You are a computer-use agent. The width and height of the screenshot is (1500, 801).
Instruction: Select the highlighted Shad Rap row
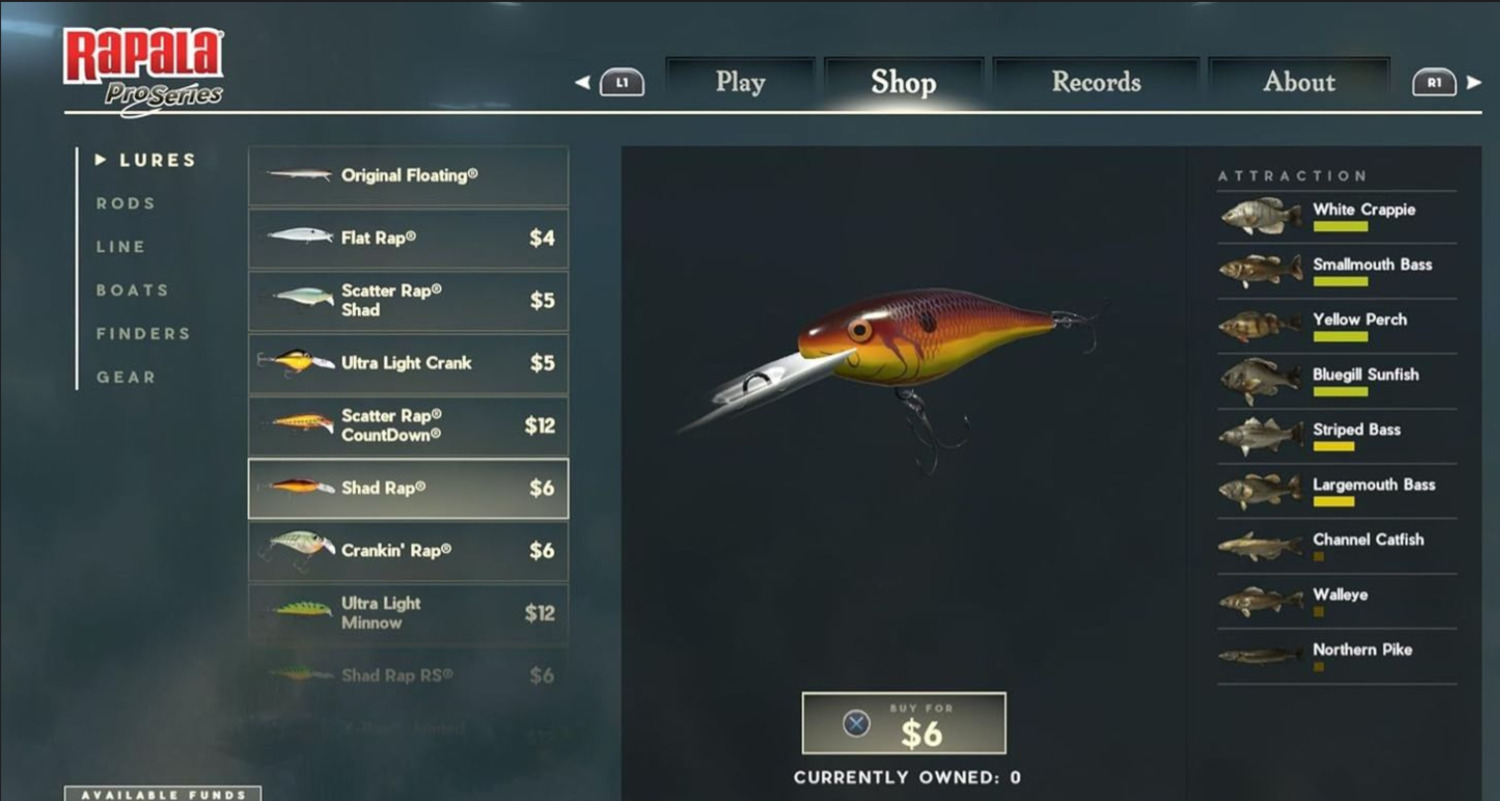408,488
